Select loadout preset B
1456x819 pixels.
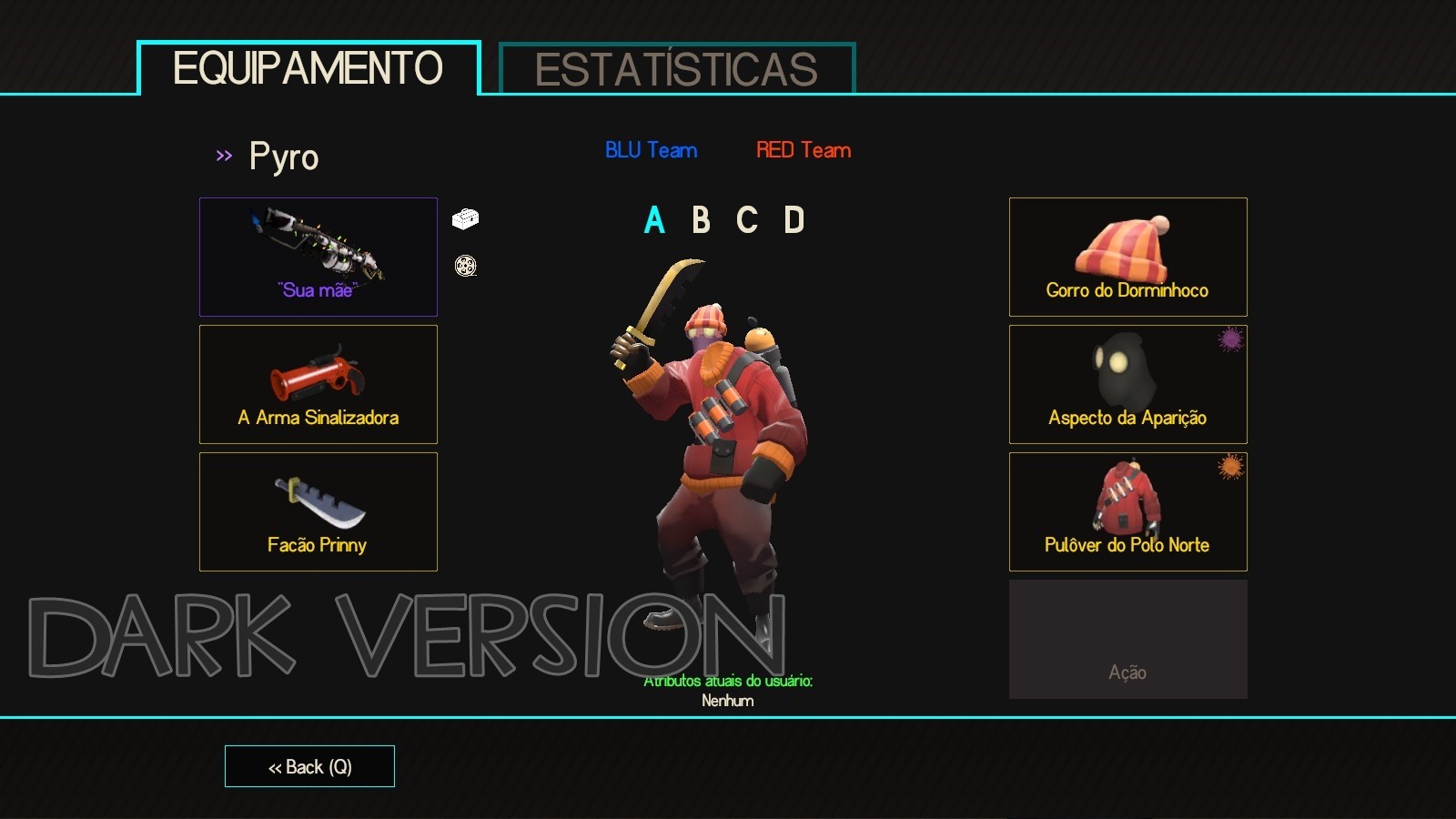click(x=700, y=219)
